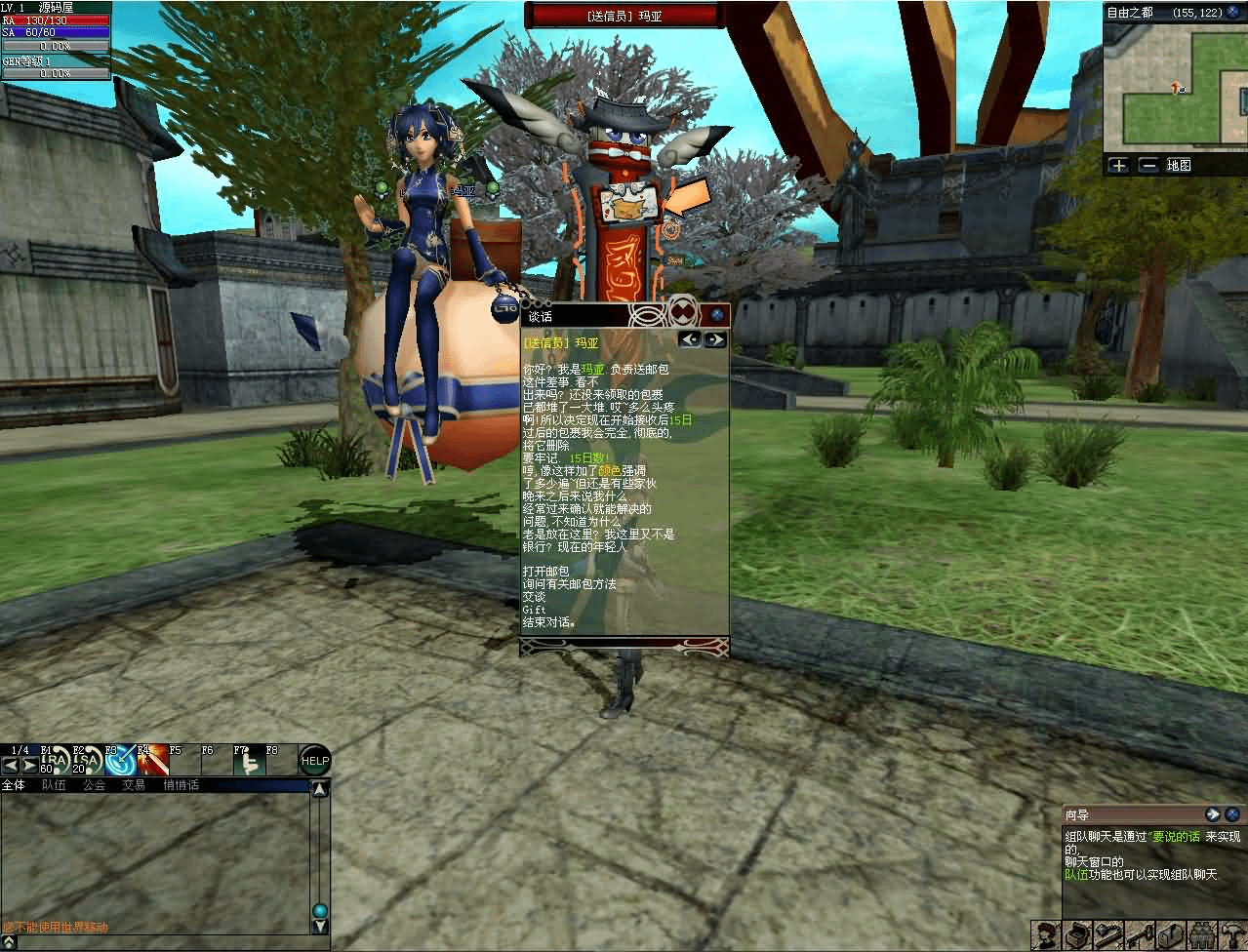
Task: Close the 向导 guide panel
Action: pos(1234,814)
